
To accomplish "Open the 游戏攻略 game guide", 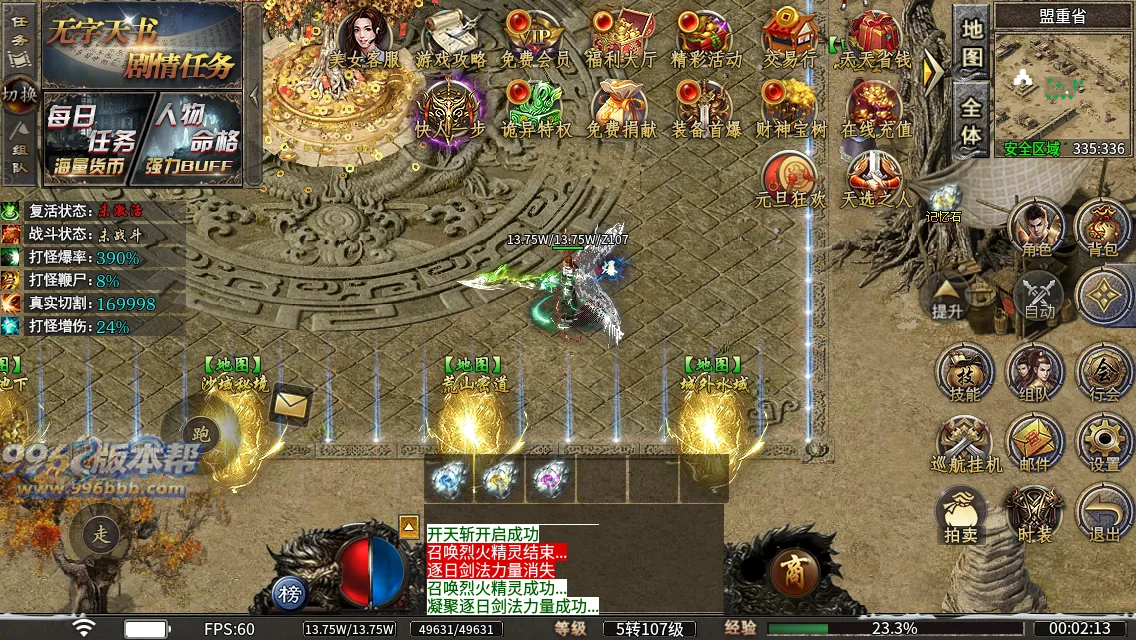I will click(x=451, y=36).
